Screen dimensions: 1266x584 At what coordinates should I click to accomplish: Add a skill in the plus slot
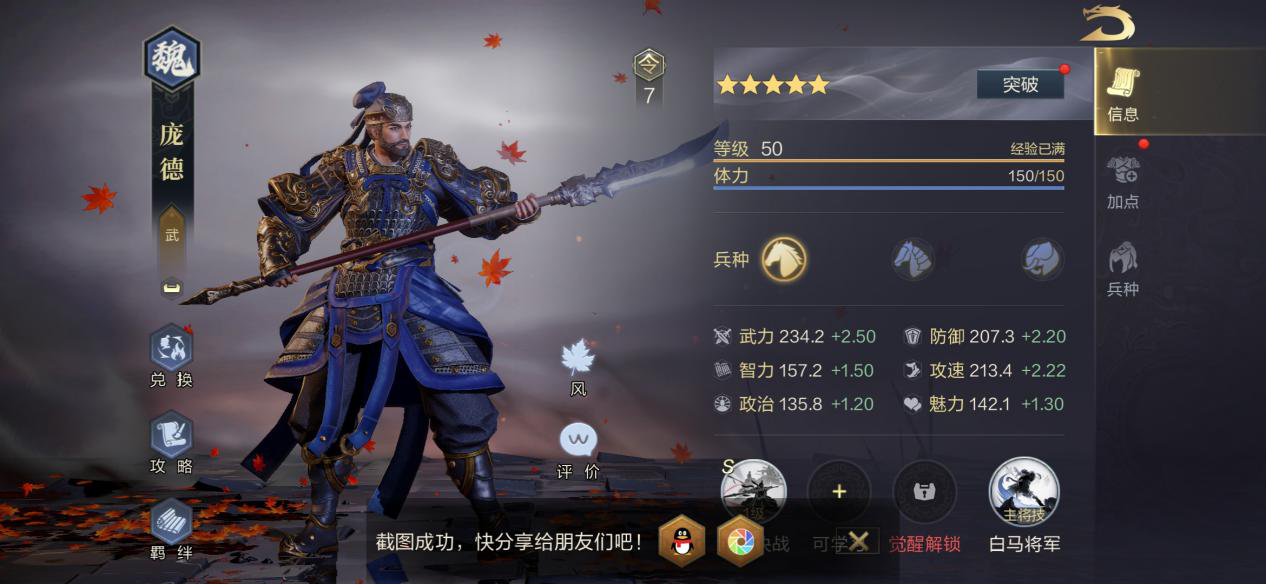839,492
